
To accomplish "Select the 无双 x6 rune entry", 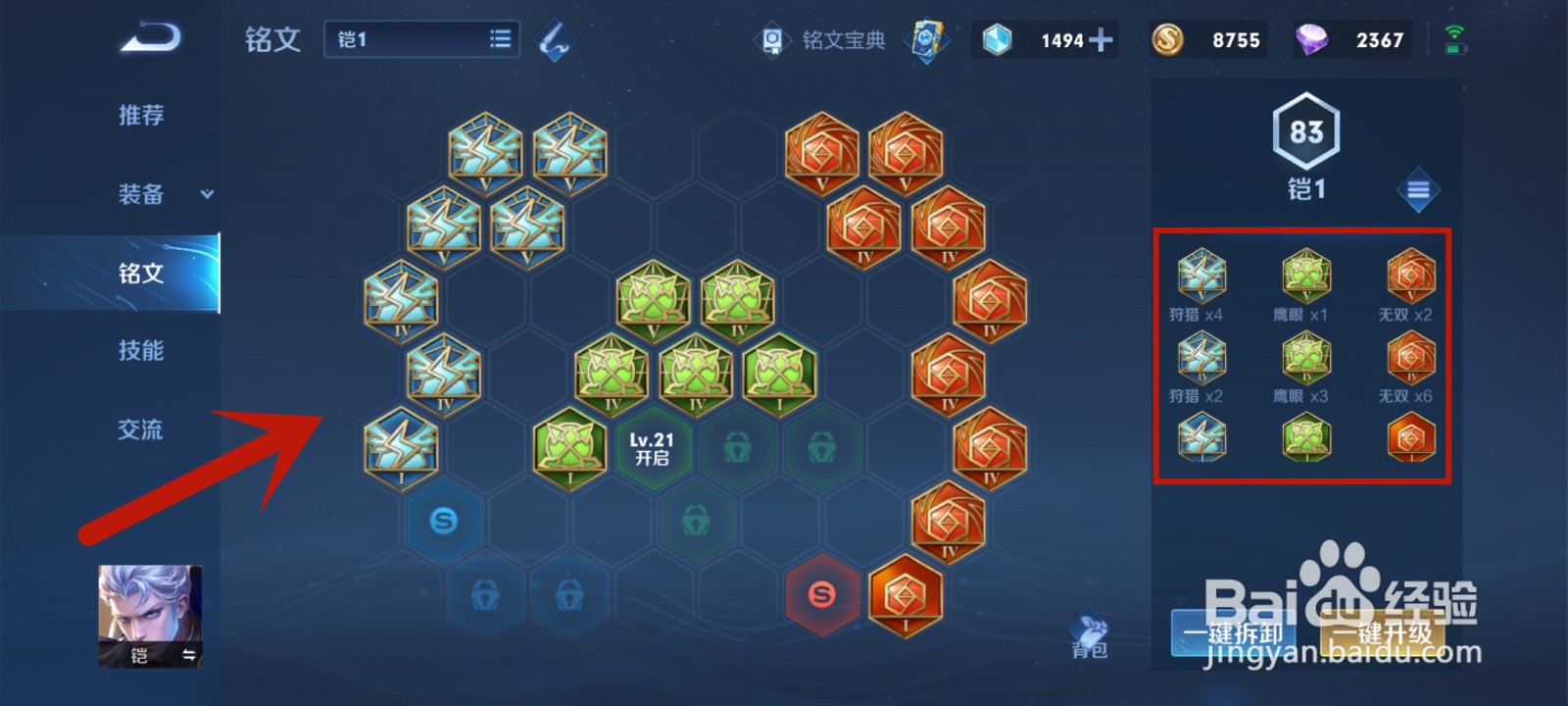I will 1410,367.
